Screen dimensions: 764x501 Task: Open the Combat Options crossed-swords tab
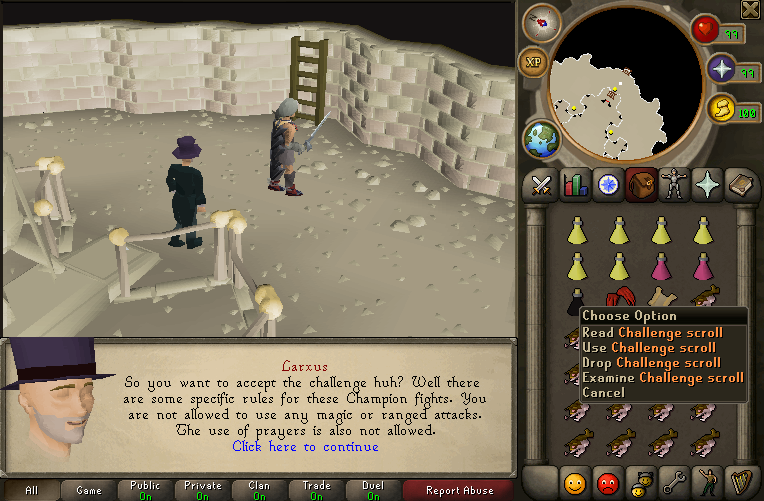(x=543, y=186)
